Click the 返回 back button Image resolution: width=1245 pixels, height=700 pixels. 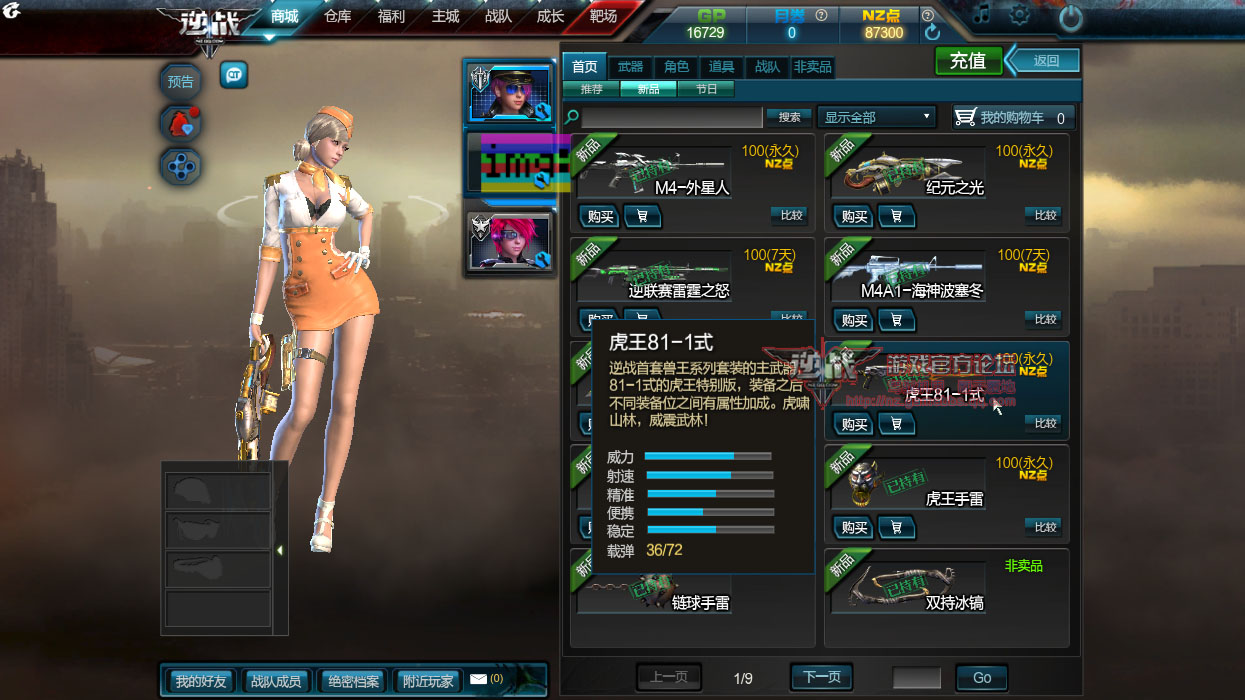[1045, 61]
